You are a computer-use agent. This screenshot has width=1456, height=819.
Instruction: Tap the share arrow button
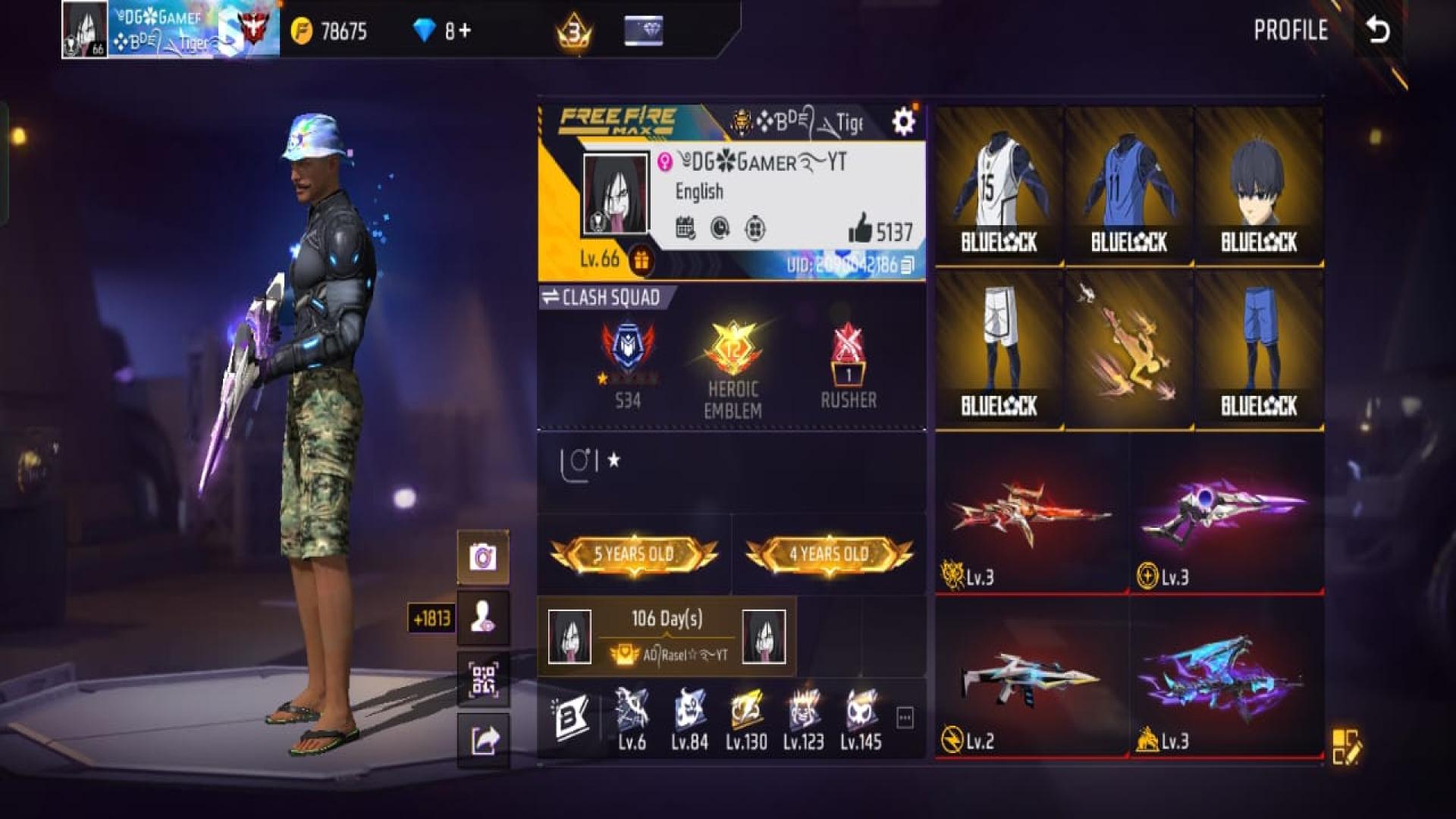pyautogui.click(x=483, y=740)
